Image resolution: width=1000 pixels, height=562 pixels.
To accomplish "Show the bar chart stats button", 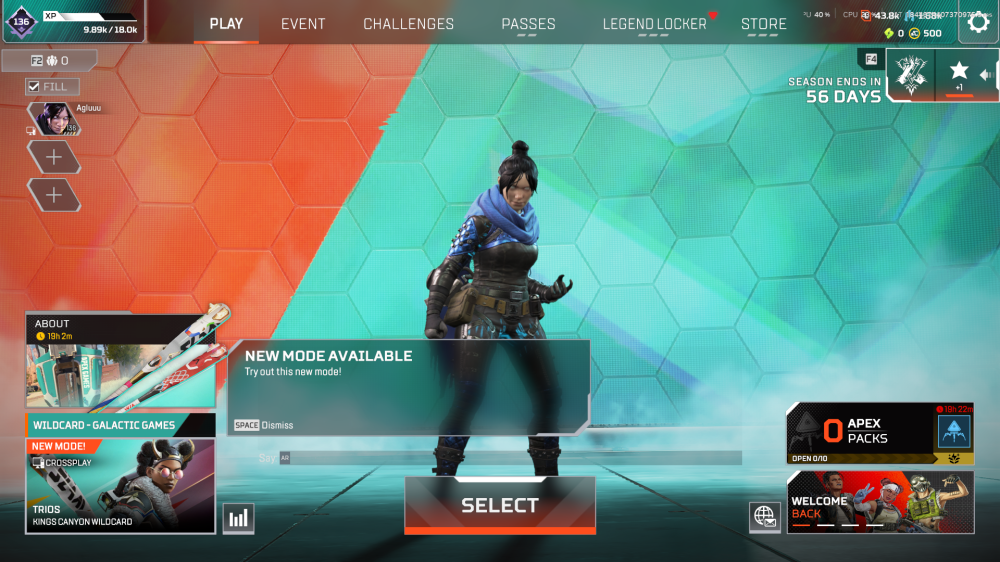I will [238, 517].
